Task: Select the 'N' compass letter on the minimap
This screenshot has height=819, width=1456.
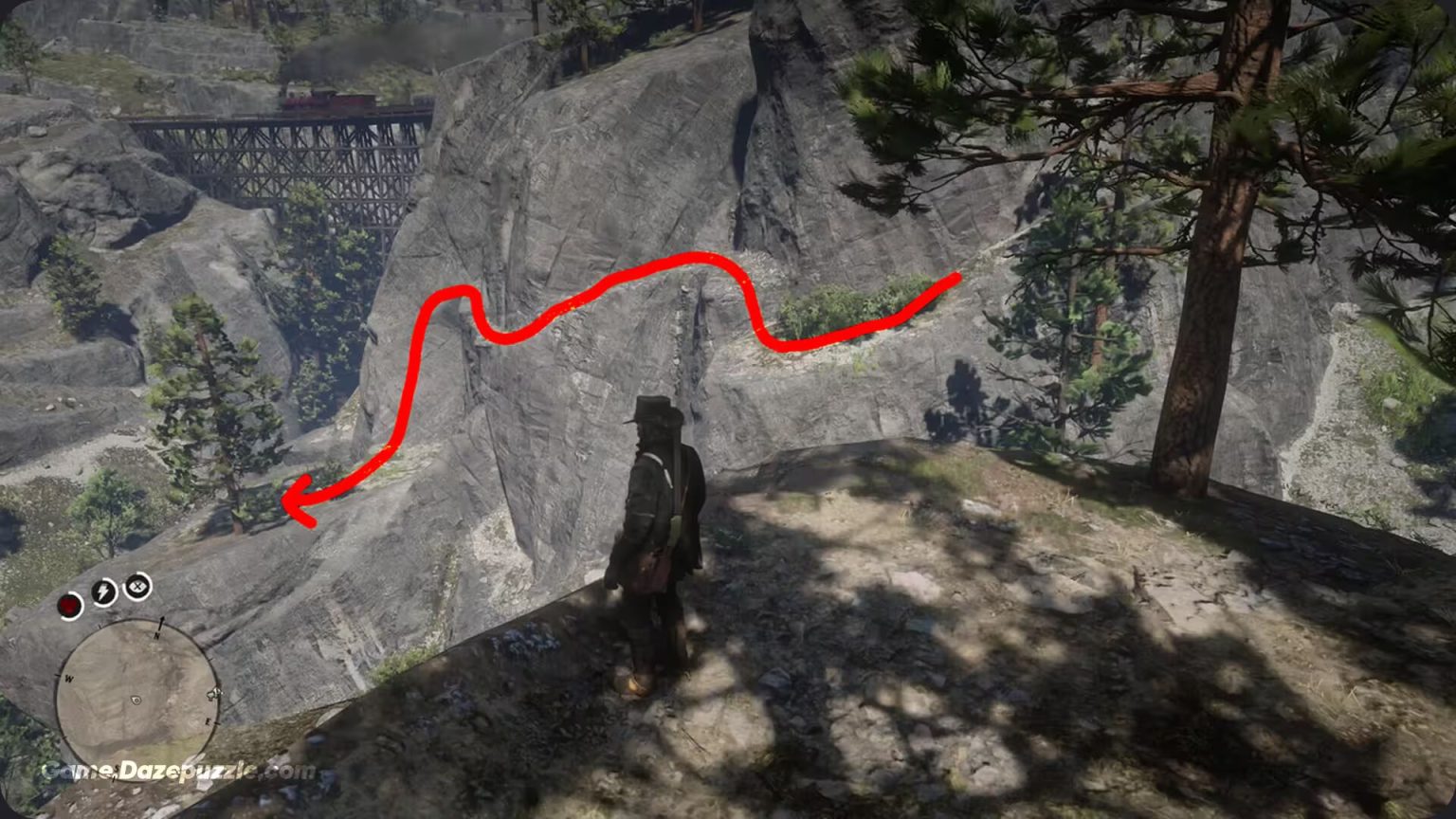Action: (x=156, y=636)
